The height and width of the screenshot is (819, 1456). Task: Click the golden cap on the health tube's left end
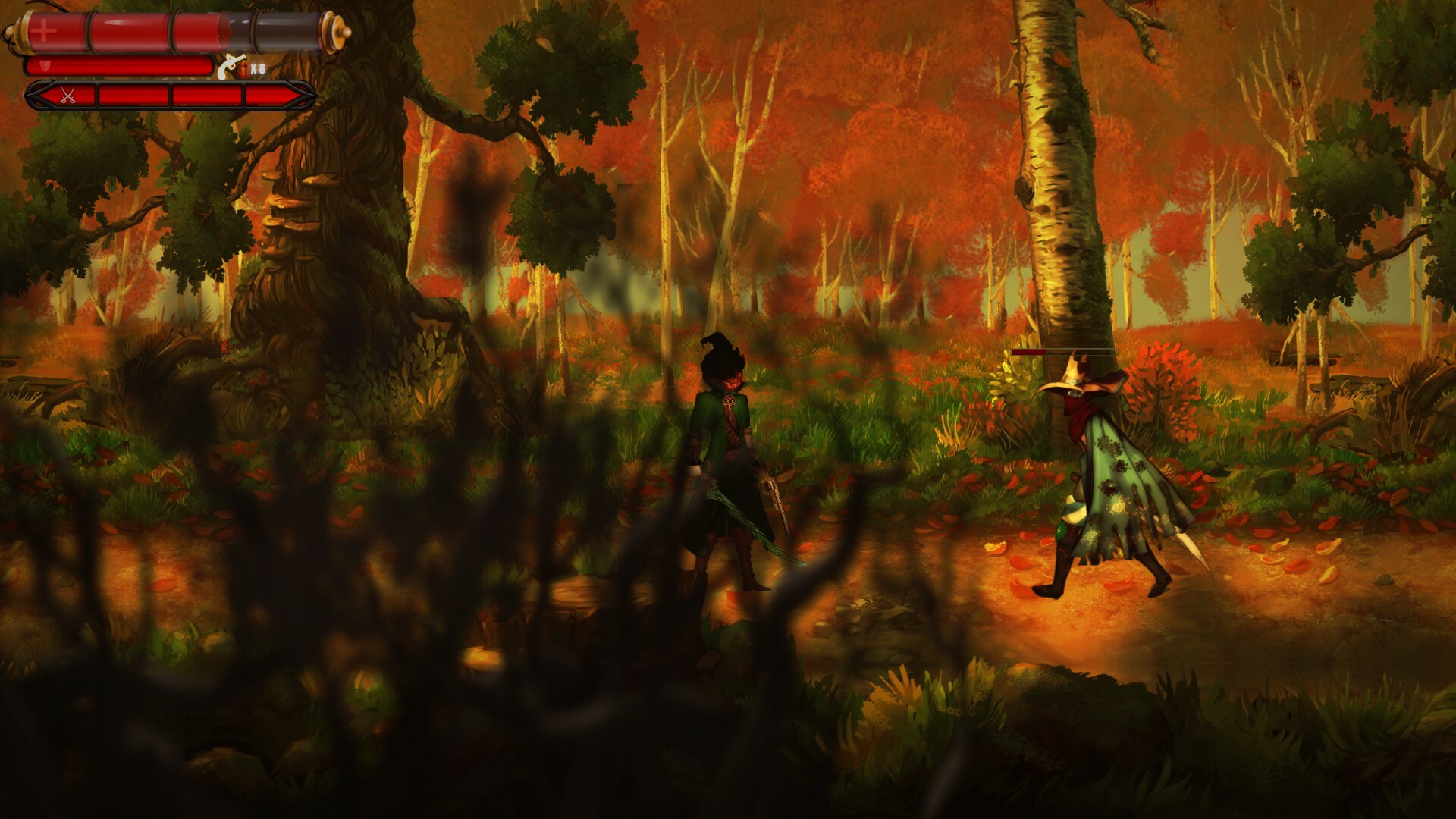tap(23, 32)
